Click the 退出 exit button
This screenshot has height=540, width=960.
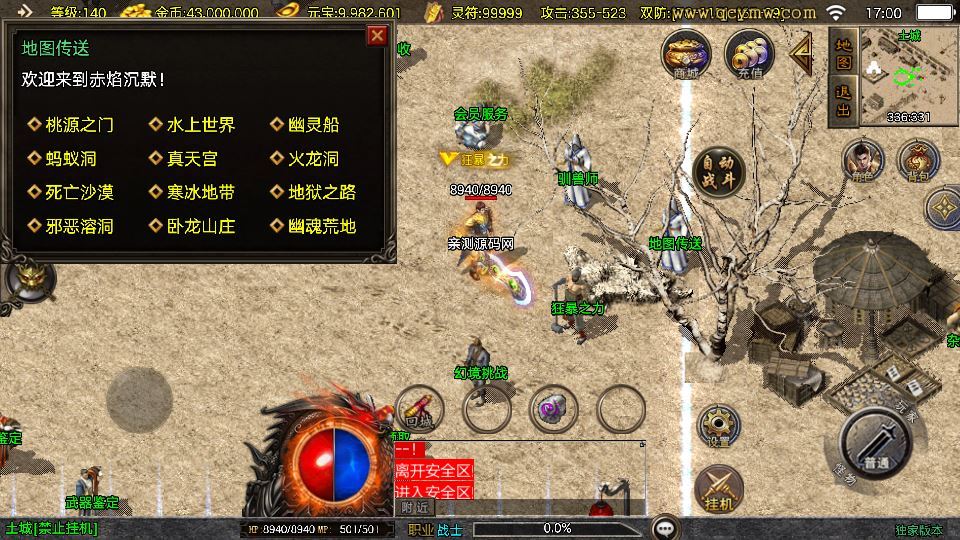tap(843, 101)
